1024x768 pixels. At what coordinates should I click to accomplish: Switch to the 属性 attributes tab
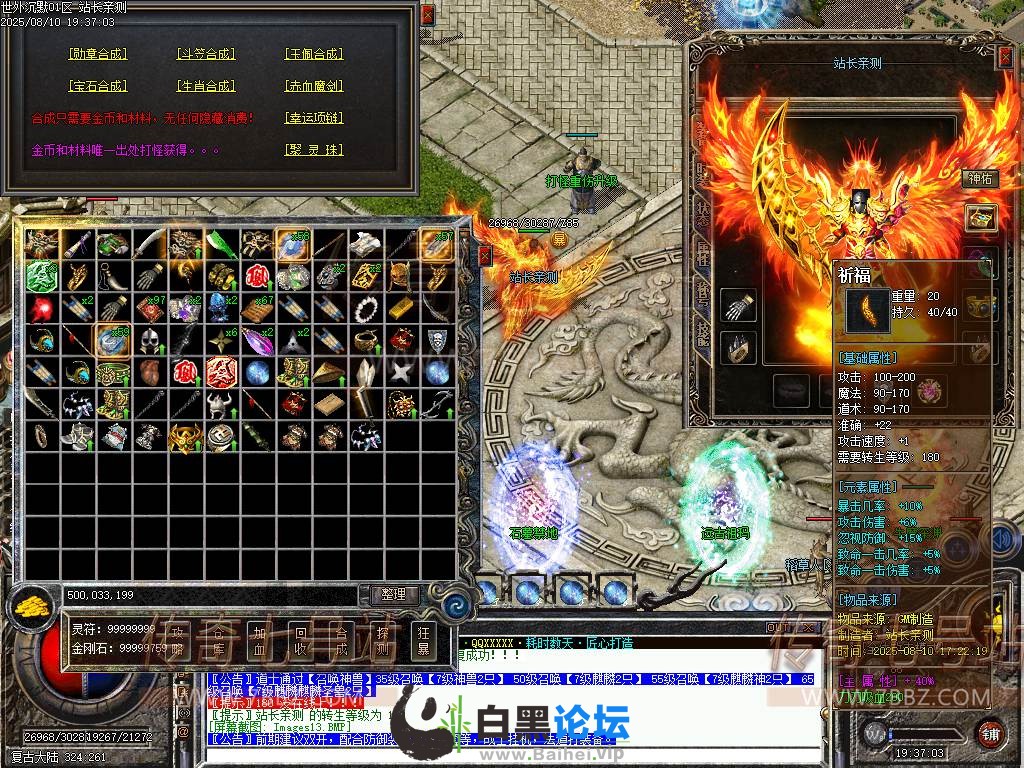tap(702, 253)
